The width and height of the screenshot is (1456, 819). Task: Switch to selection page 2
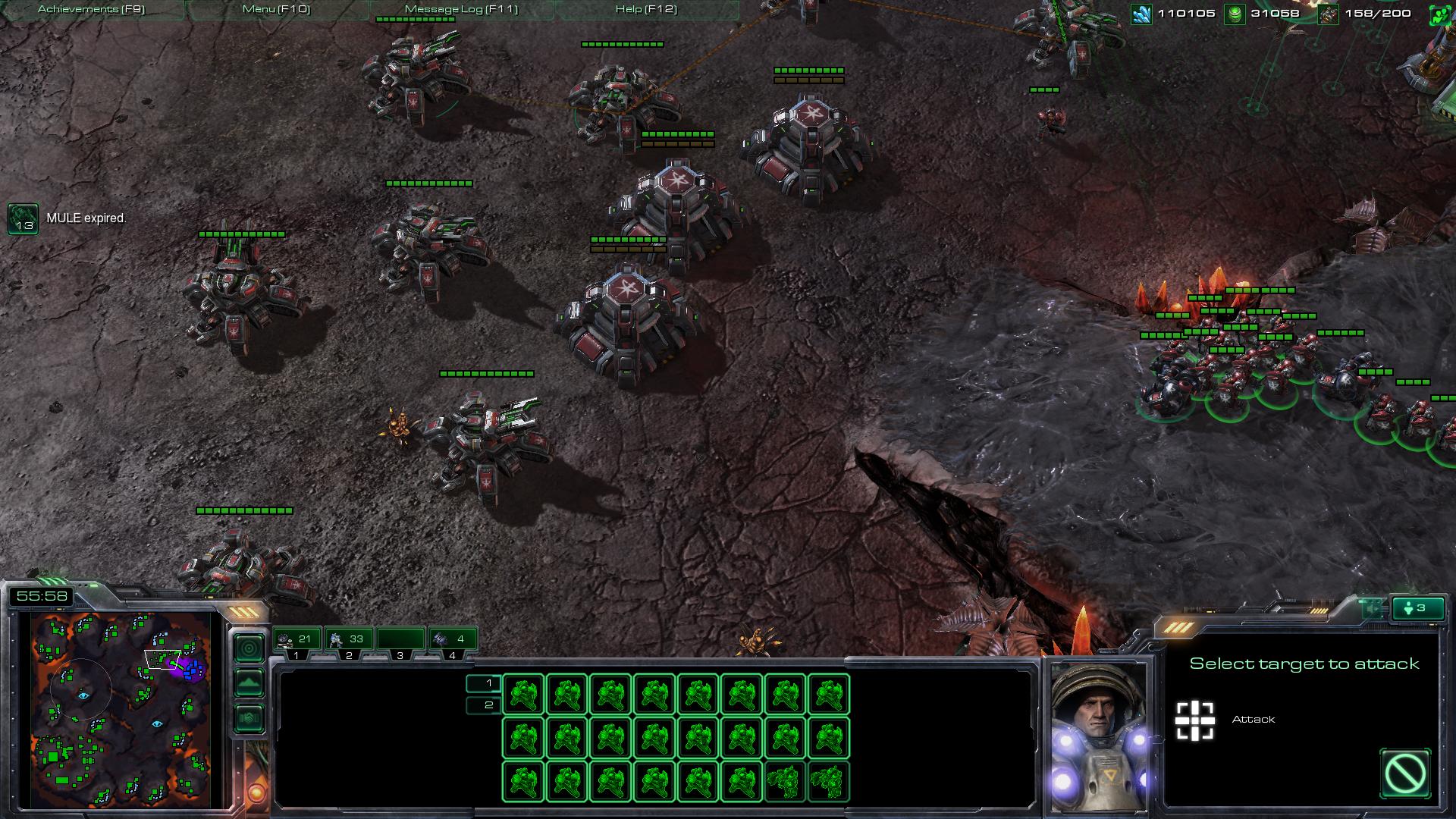485,705
